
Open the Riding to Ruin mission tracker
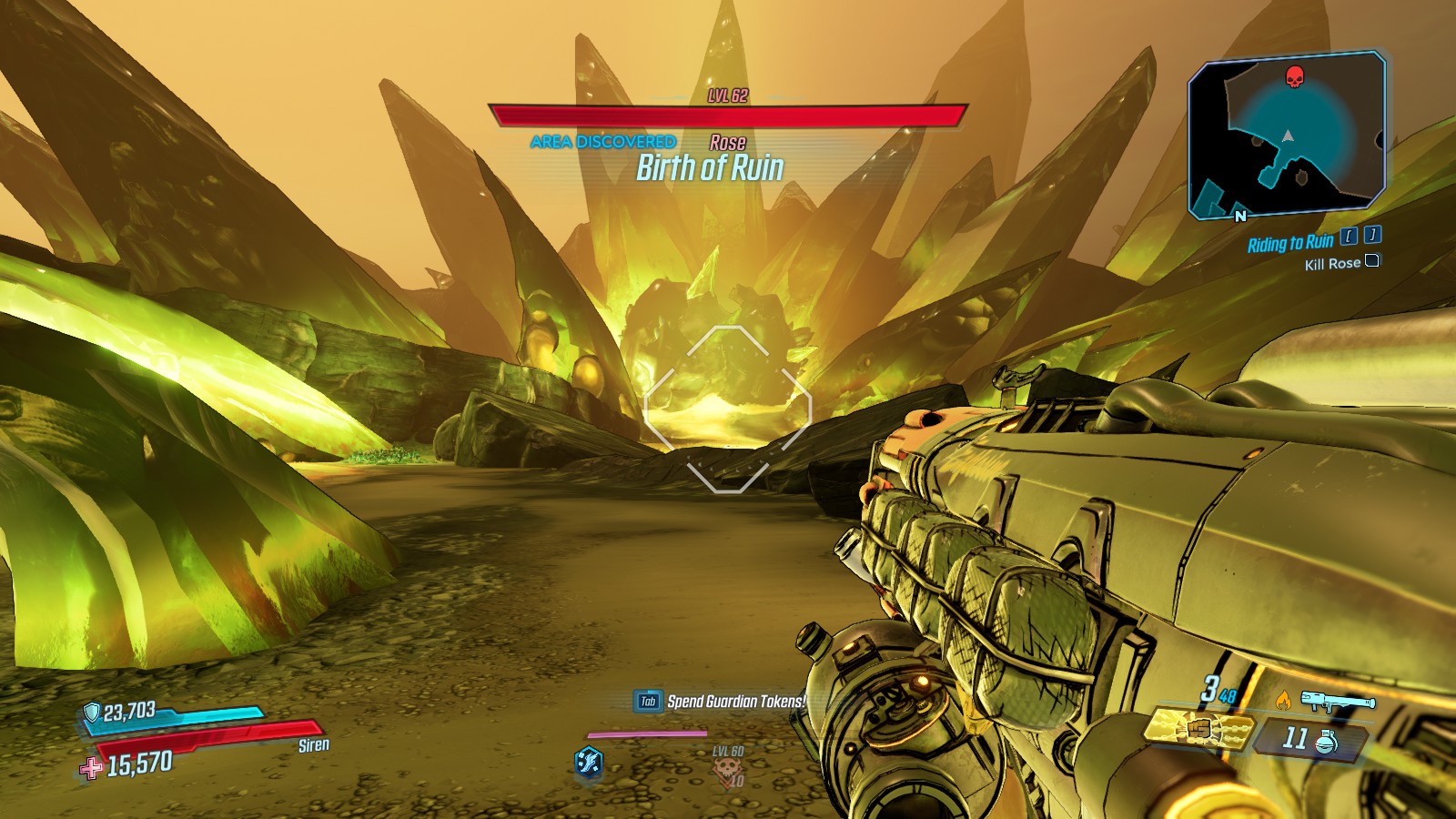[x=1289, y=243]
